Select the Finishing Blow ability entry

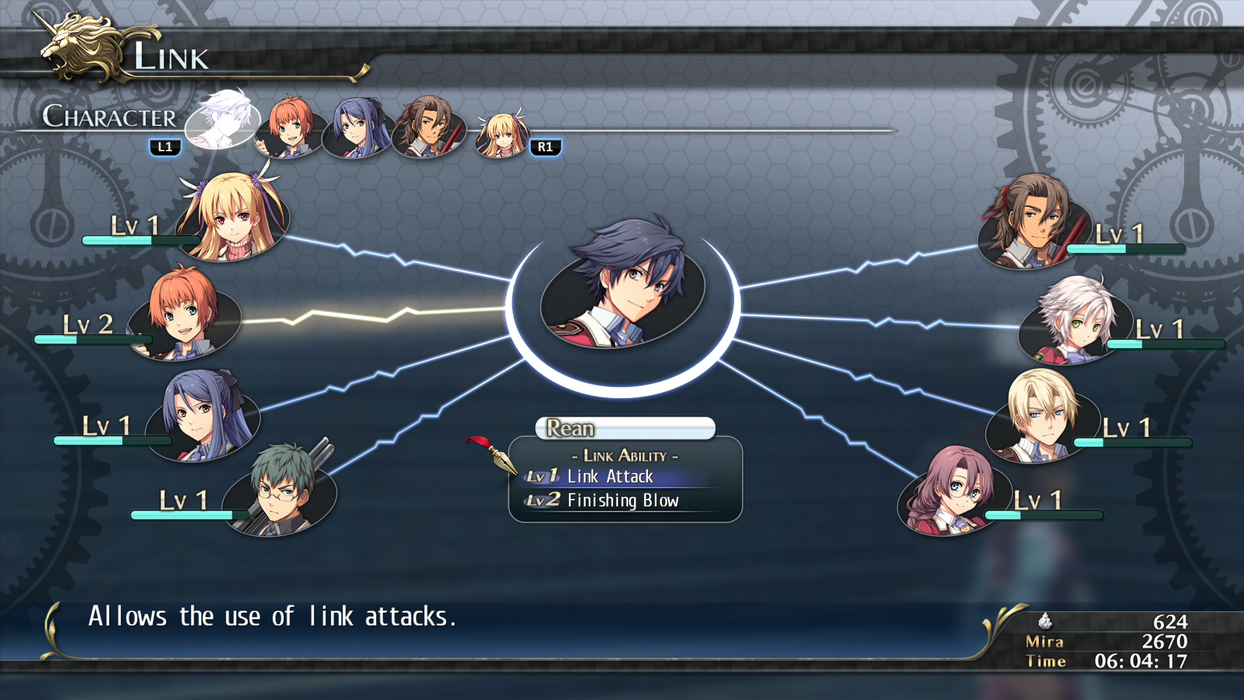[x=622, y=501]
